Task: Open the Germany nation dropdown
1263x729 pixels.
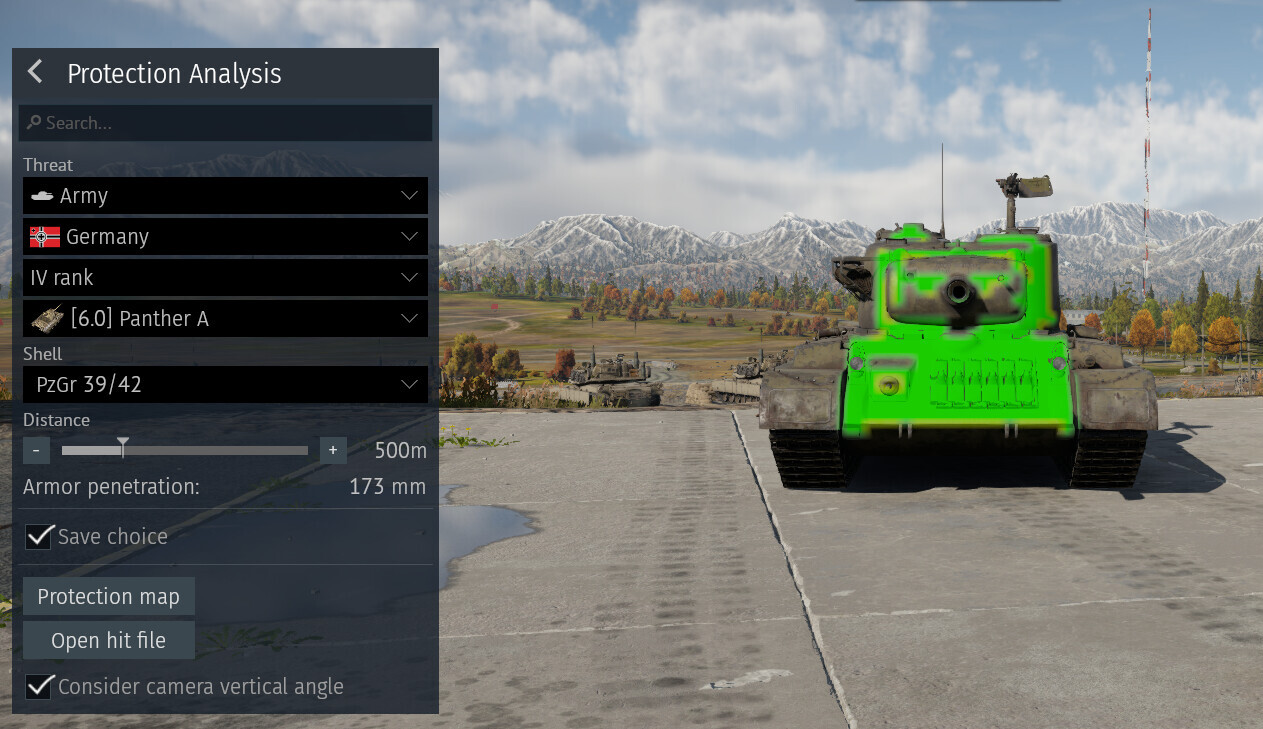Action: [x=225, y=237]
